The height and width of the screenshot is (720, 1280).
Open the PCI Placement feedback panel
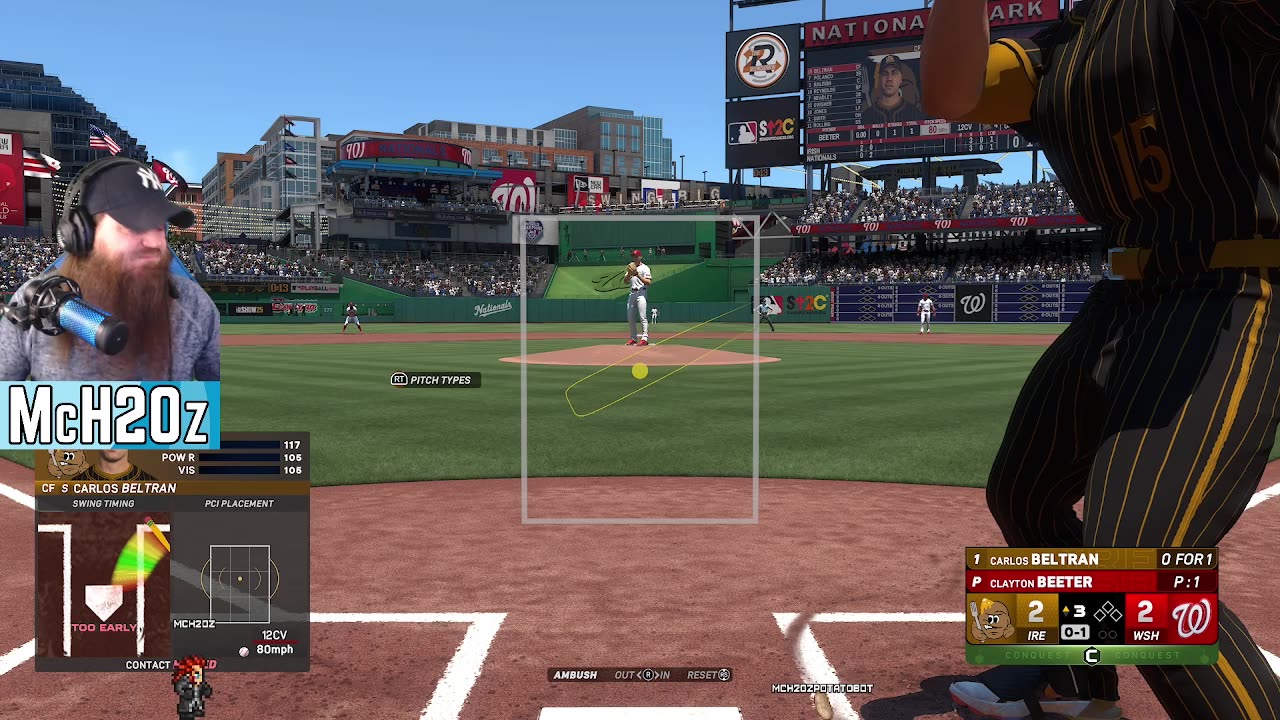coord(239,578)
